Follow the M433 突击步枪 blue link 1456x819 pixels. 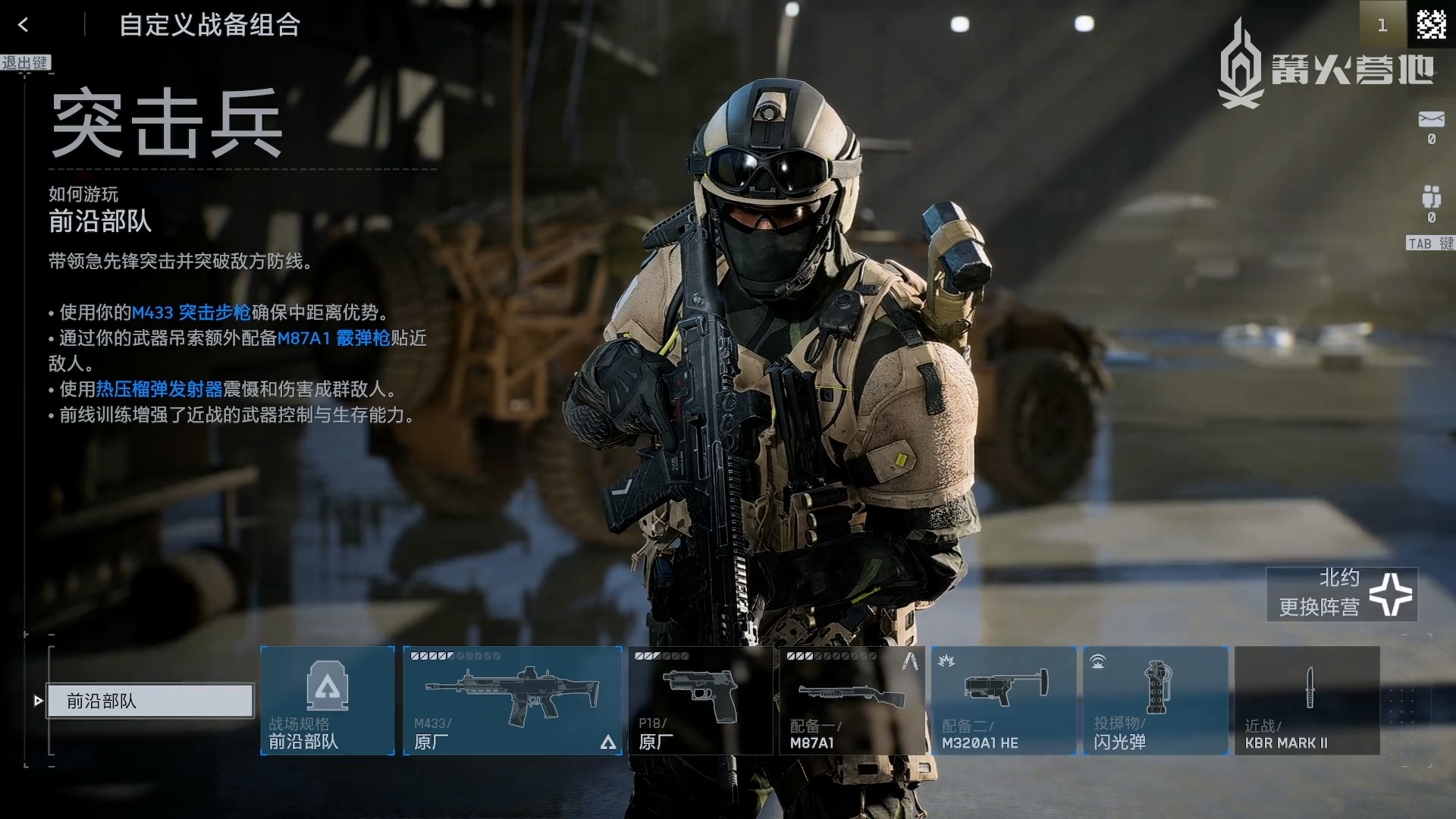pyautogui.click(x=191, y=312)
